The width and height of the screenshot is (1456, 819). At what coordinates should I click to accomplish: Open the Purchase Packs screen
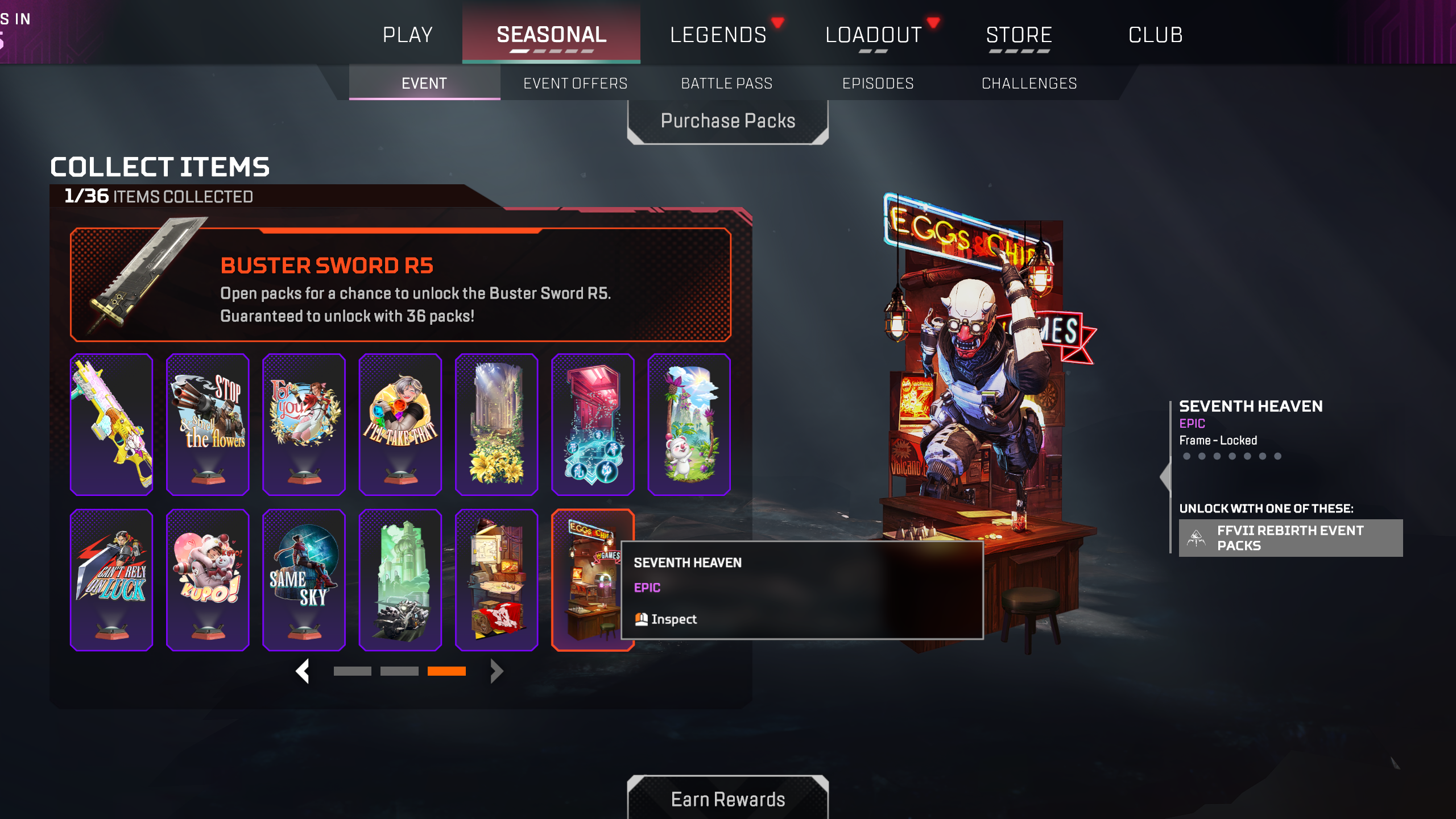point(728,120)
